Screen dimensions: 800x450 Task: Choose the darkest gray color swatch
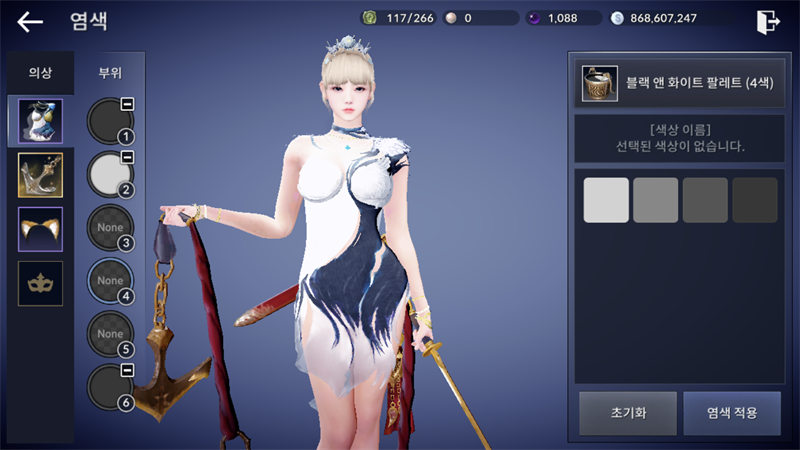pos(755,200)
